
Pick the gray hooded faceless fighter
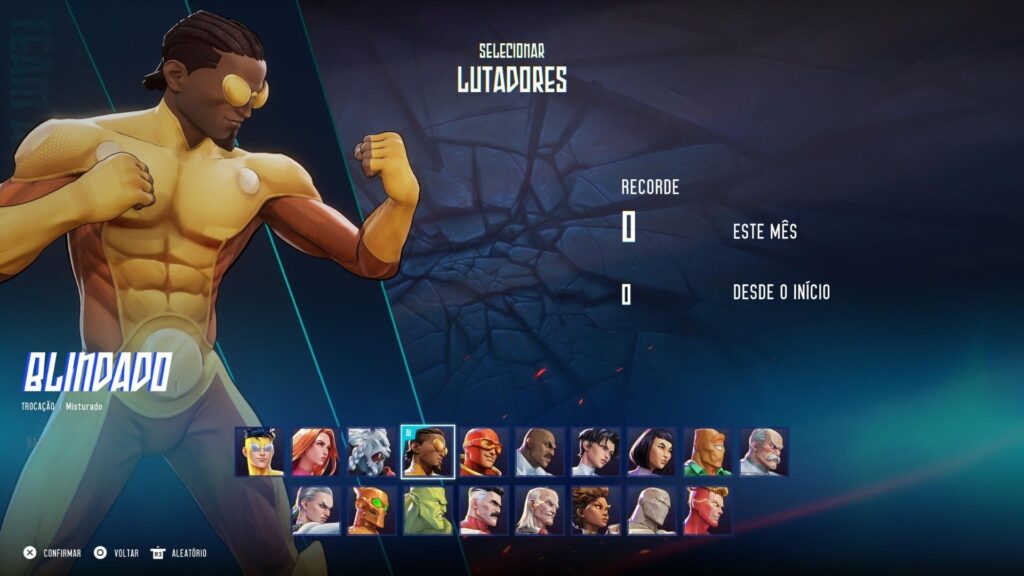pyautogui.click(x=652, y=510)
